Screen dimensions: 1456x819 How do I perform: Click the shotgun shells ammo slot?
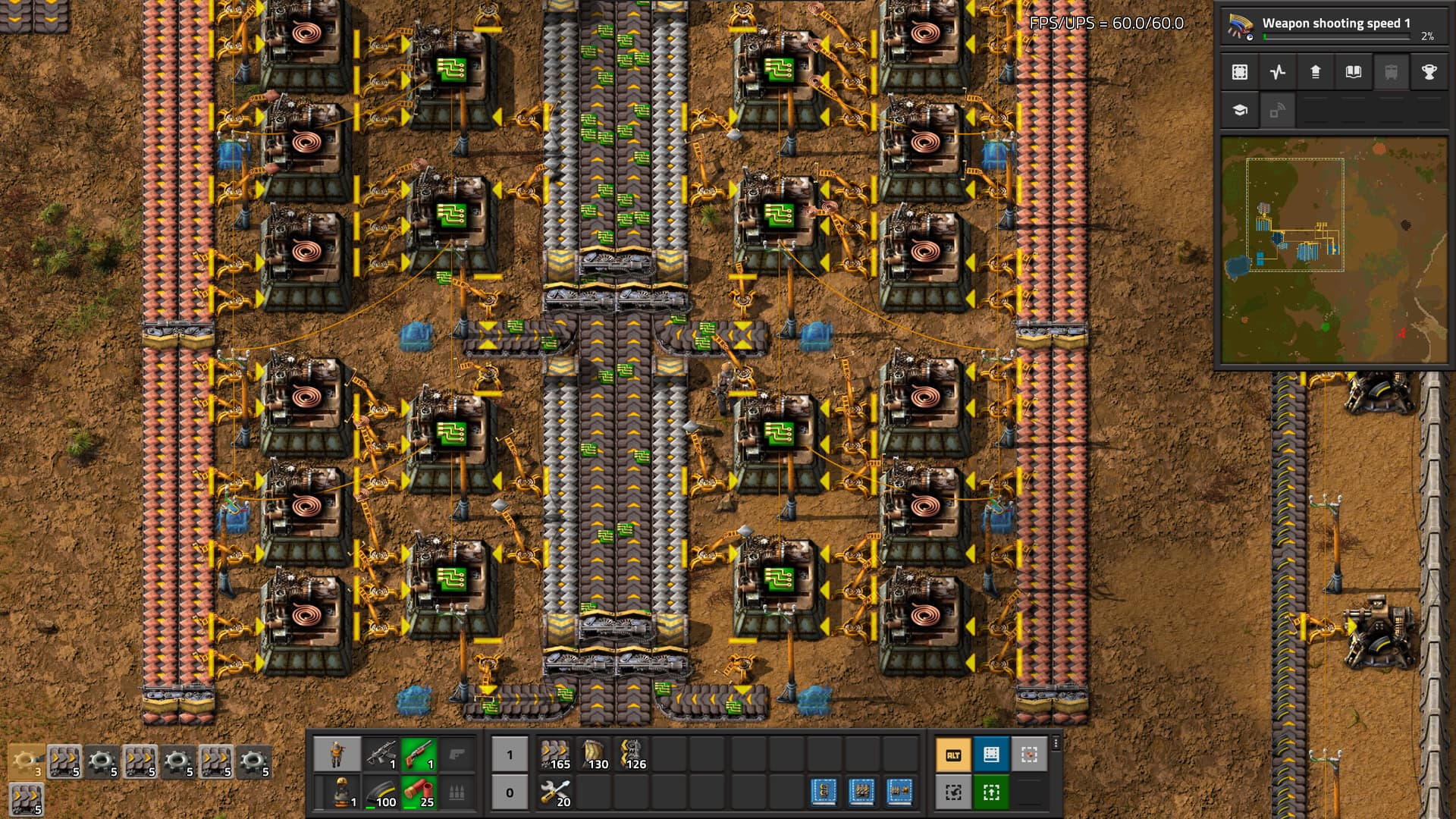[419, 792]
